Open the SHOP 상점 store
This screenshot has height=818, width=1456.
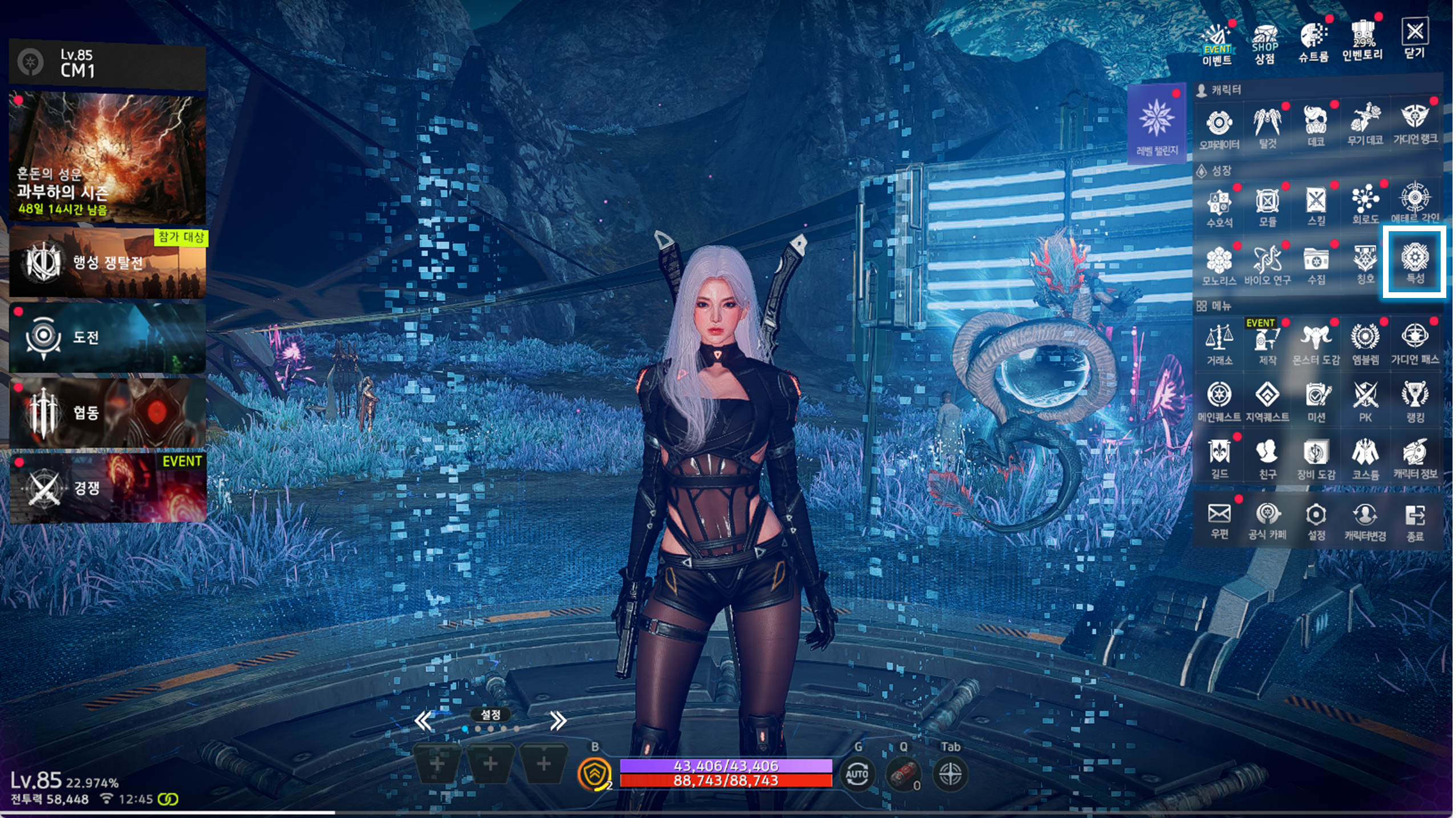point(1264,43)
